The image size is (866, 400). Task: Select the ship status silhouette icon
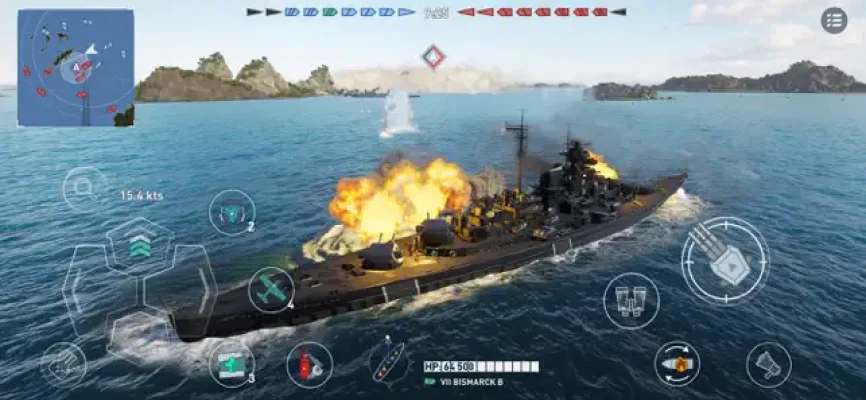pyautogui.click(x=387, y=361)
